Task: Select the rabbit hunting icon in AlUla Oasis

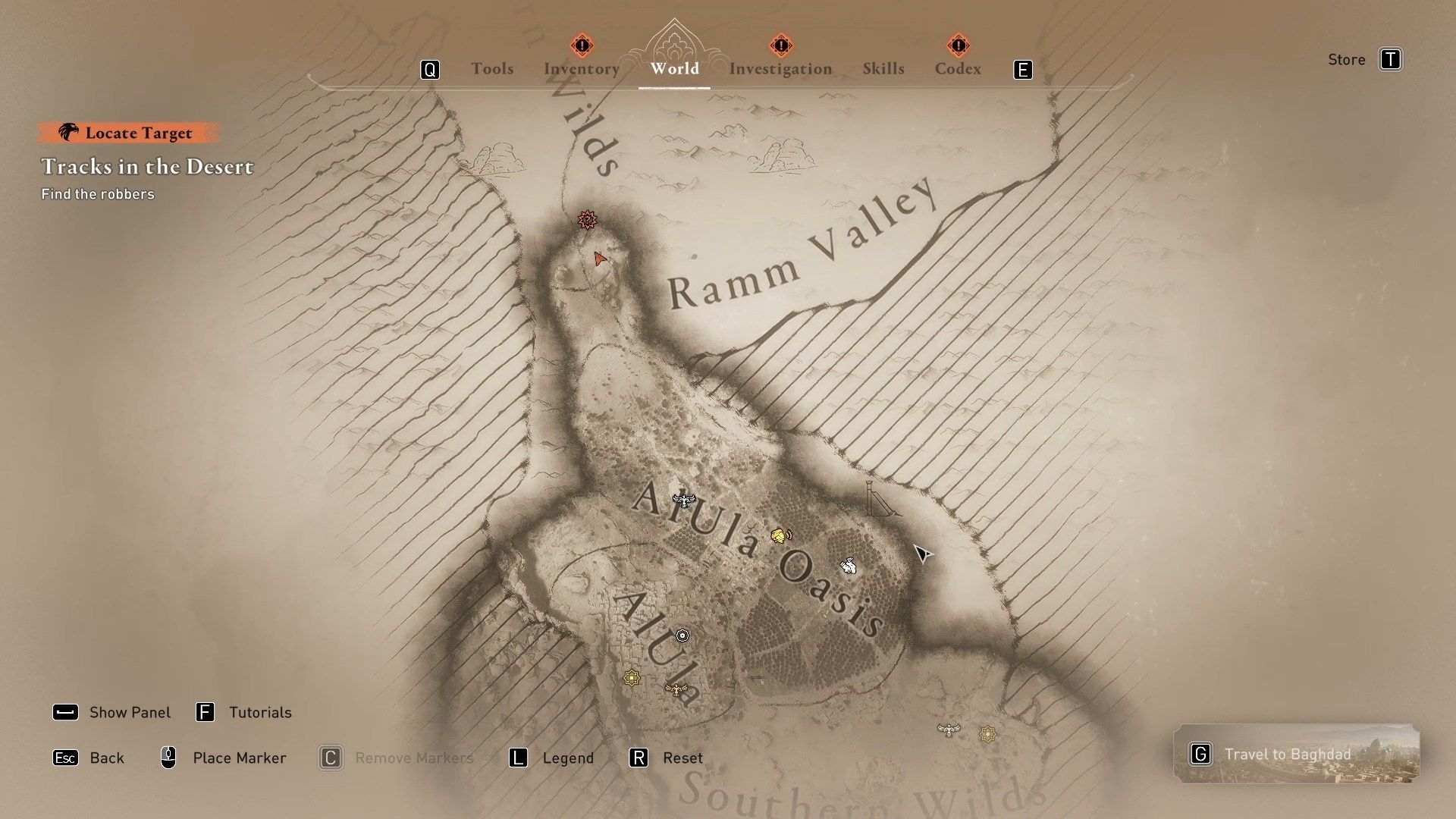Action: click(x=849, y=566)
